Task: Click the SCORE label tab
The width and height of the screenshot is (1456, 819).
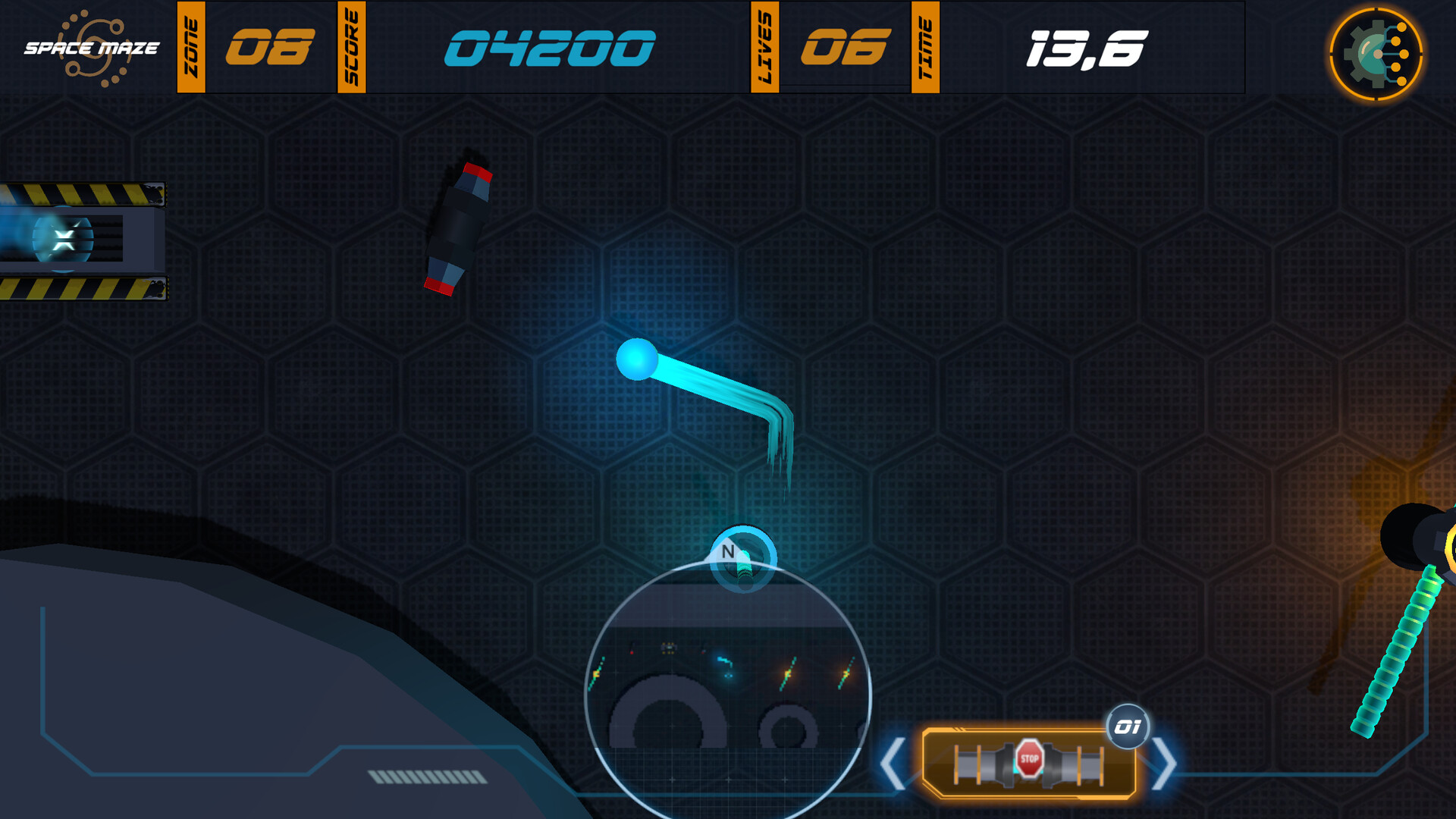Action: 351,47
